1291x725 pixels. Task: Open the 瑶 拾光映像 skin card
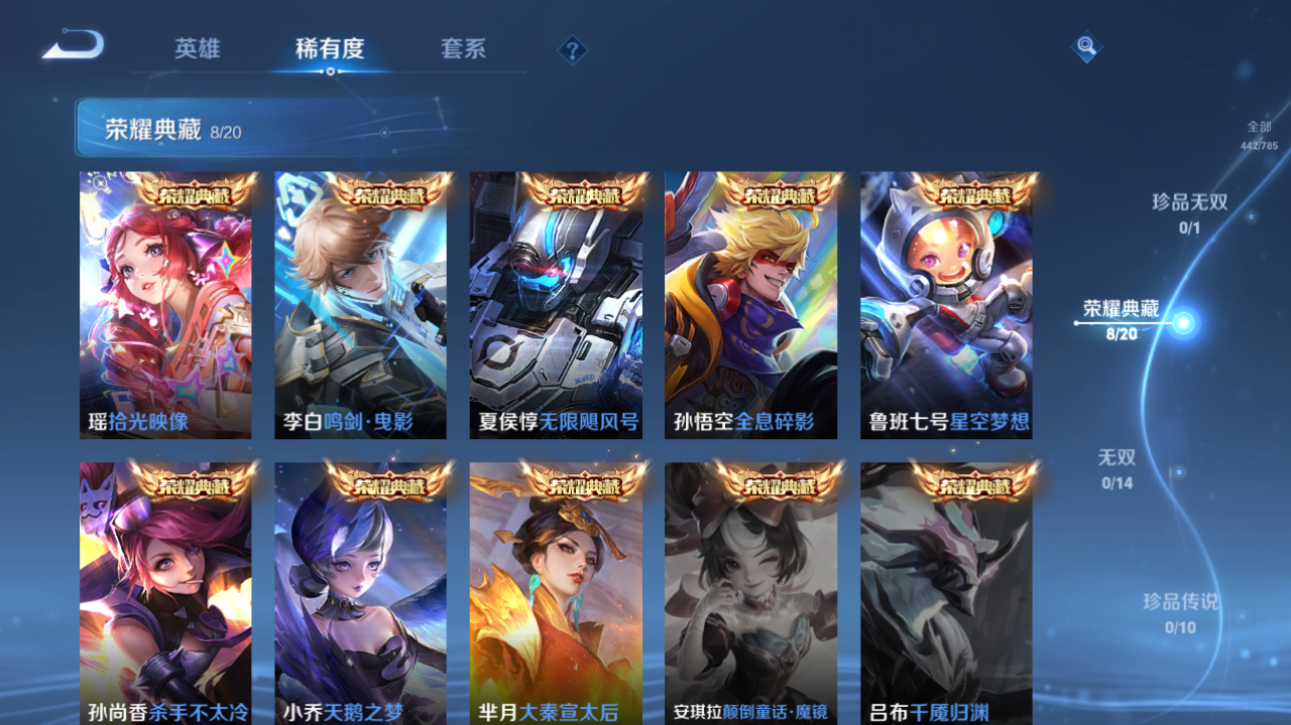pyautogui.click(x=163, y=300)
